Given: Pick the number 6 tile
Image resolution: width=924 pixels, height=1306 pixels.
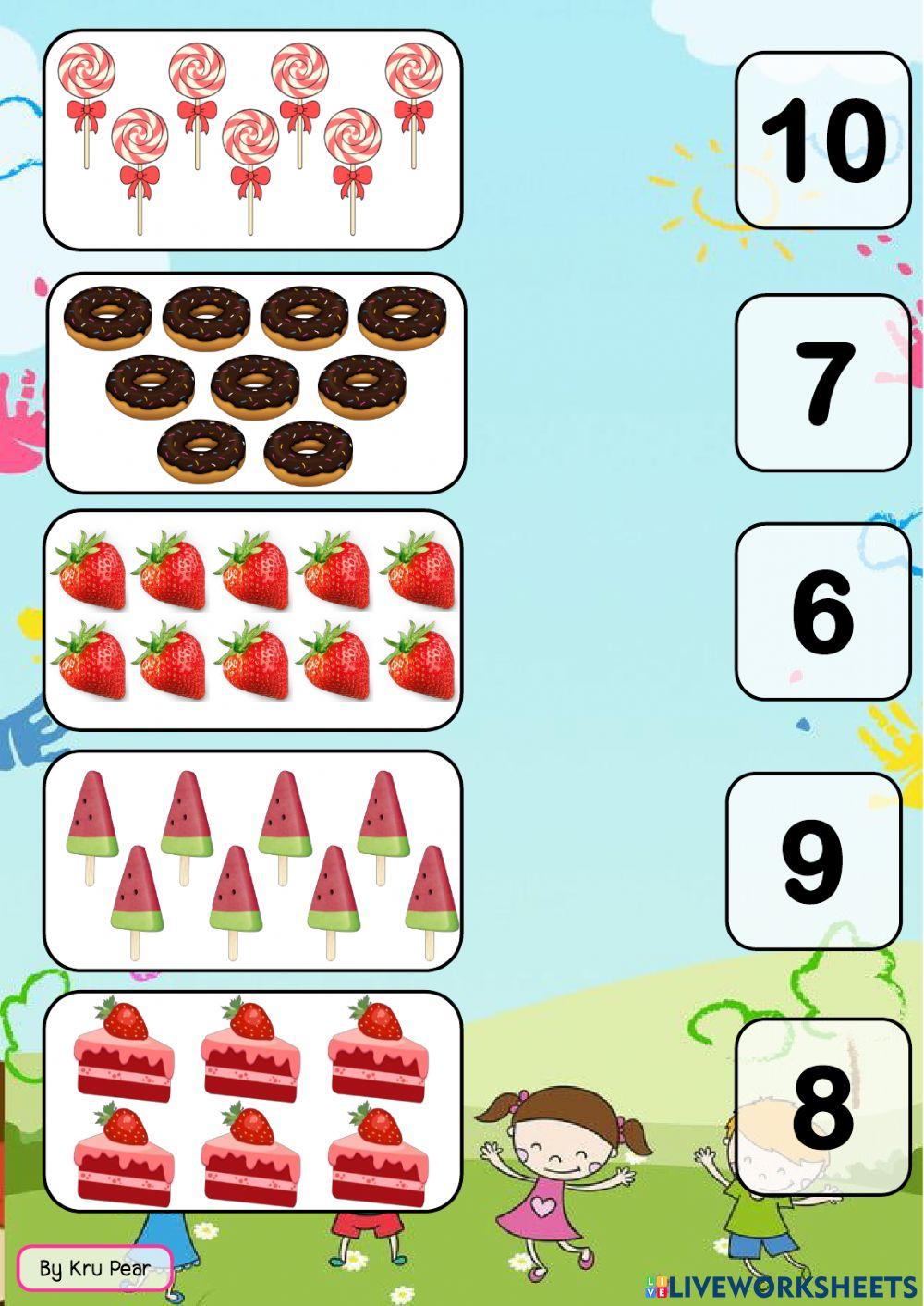Looking at the screenshot, I should pos(822,611).
